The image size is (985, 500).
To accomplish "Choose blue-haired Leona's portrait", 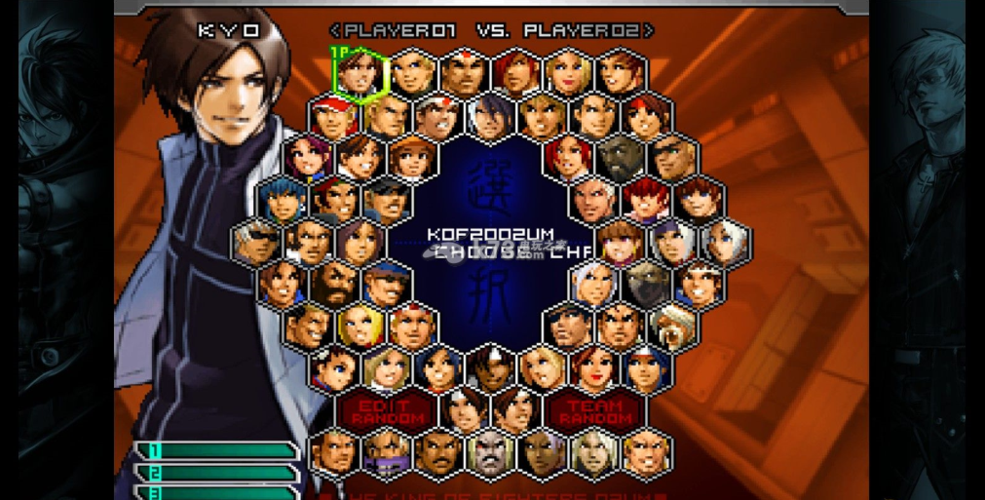I will [281, 199].
